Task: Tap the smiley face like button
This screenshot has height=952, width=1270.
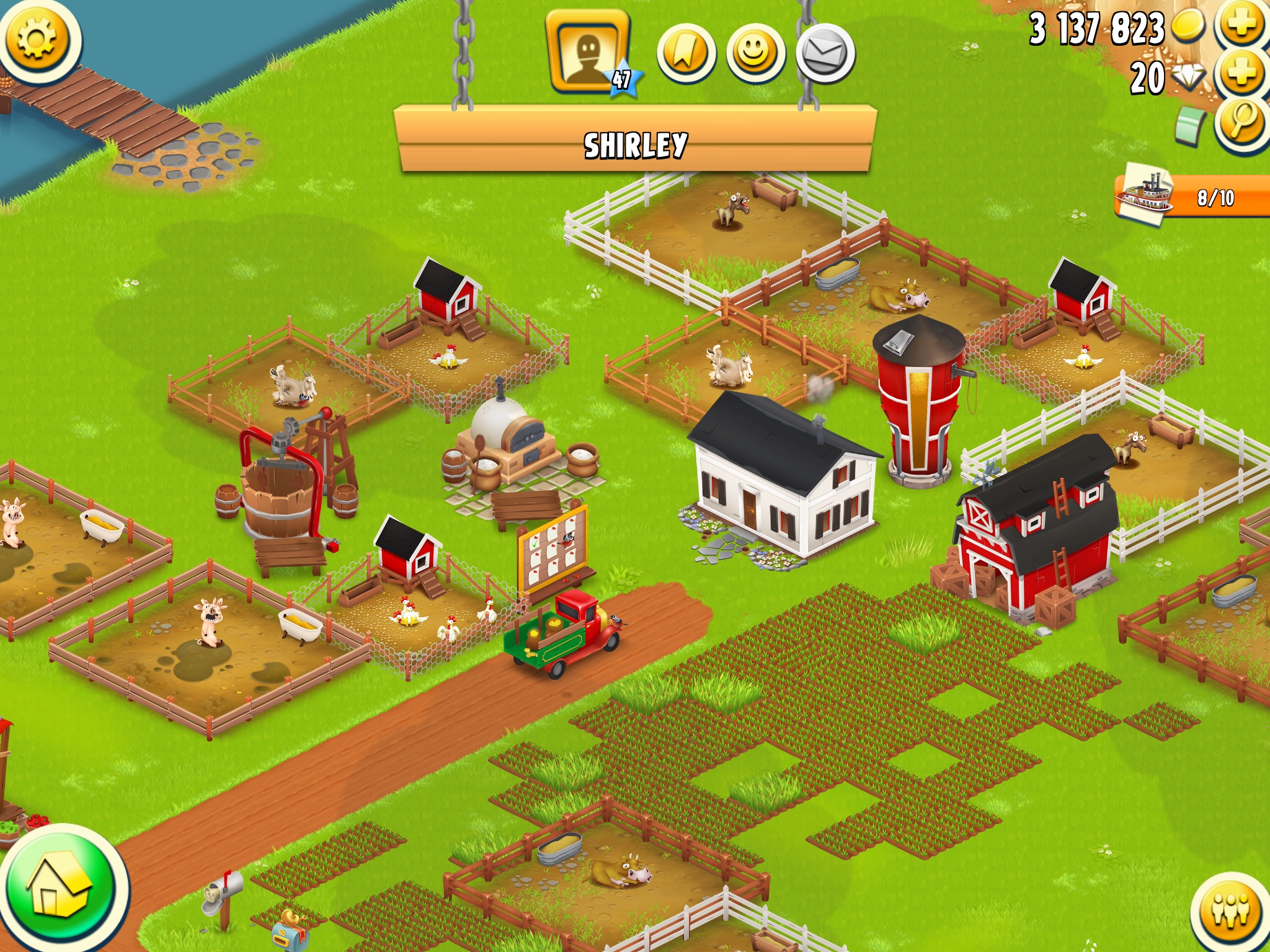Action: (x=755, y=54)
